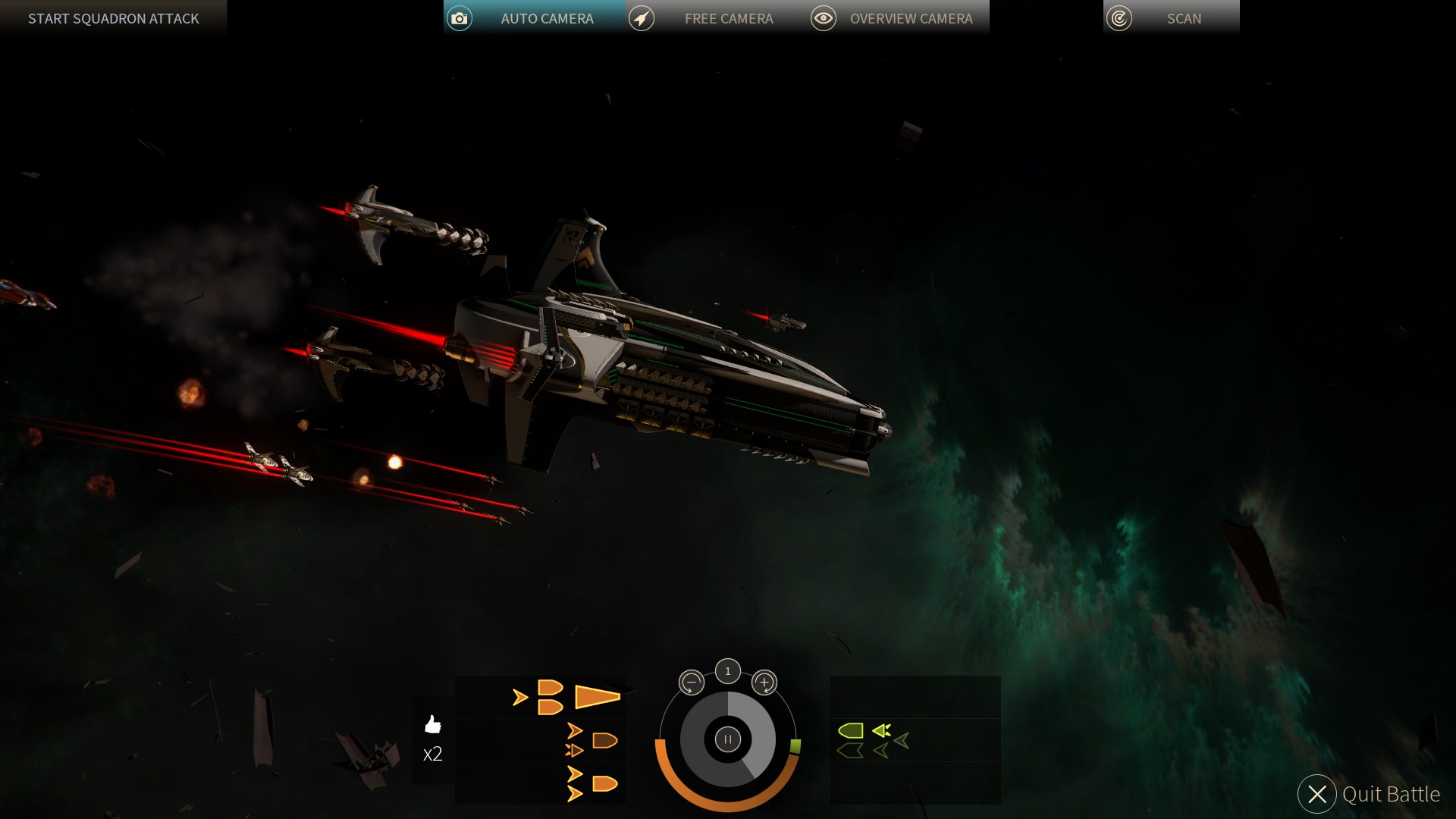The height and width of the screenshot is (819, 1456).
Task: Pause the battle with the center pause control
Action: click(726, 739)
